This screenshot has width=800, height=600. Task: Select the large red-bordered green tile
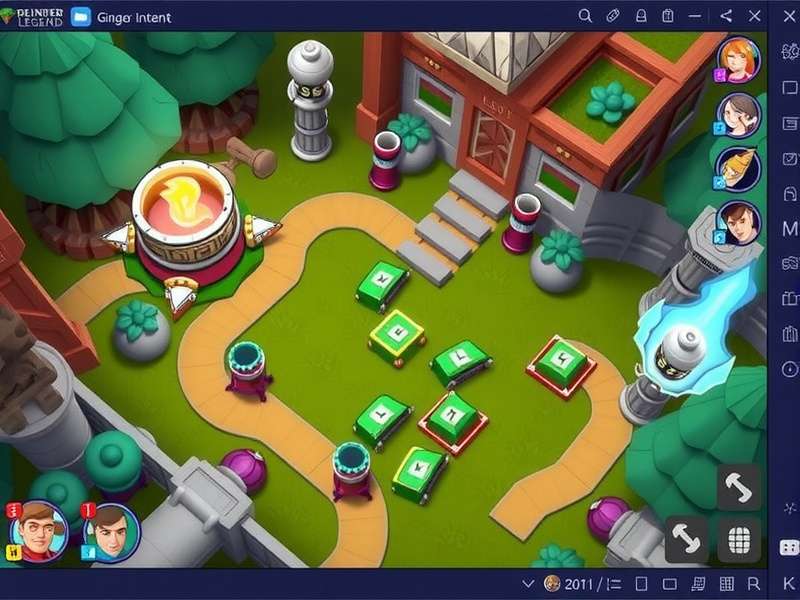[561, 365]
